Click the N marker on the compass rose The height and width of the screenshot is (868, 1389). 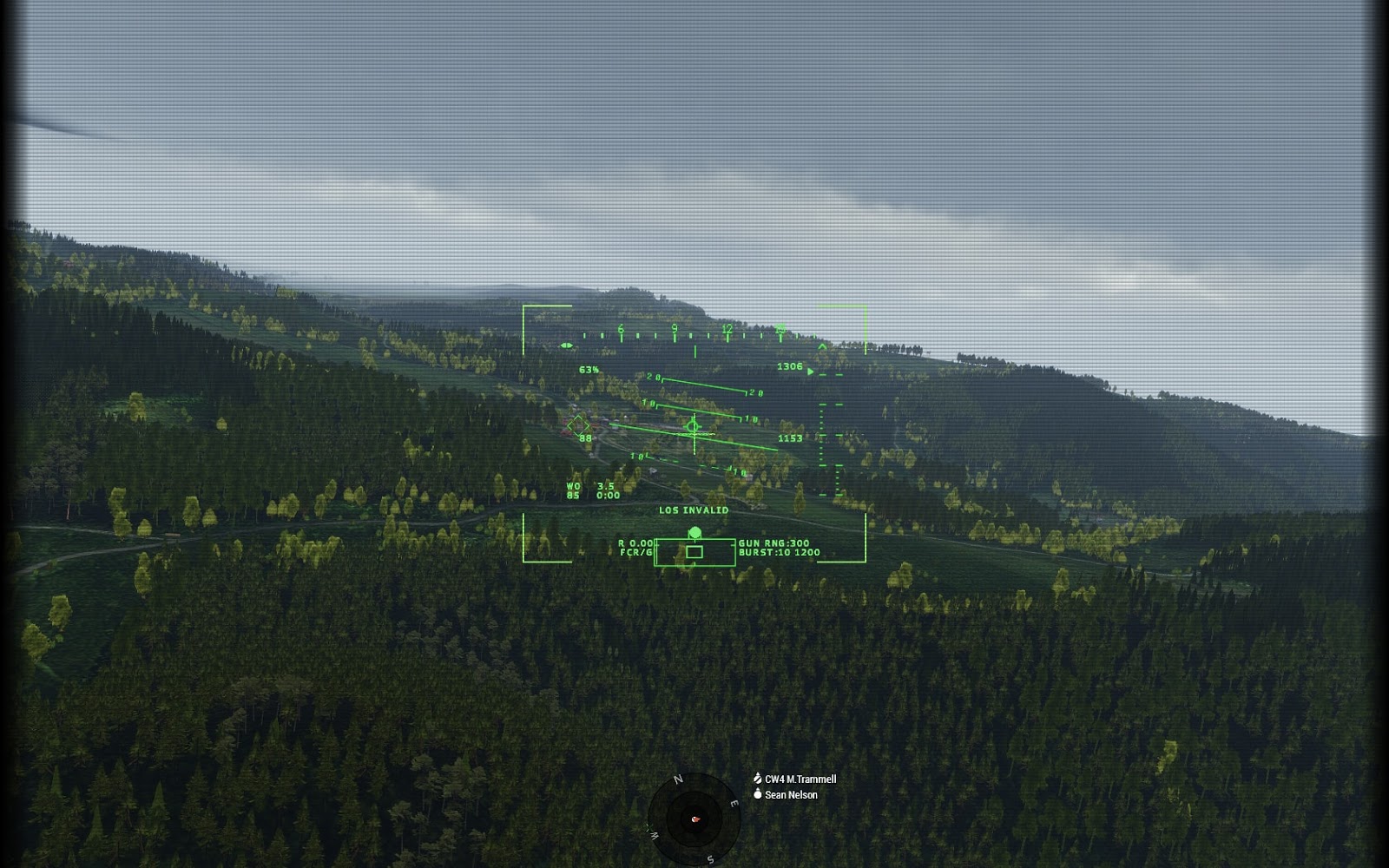click(x=678, y=779)
